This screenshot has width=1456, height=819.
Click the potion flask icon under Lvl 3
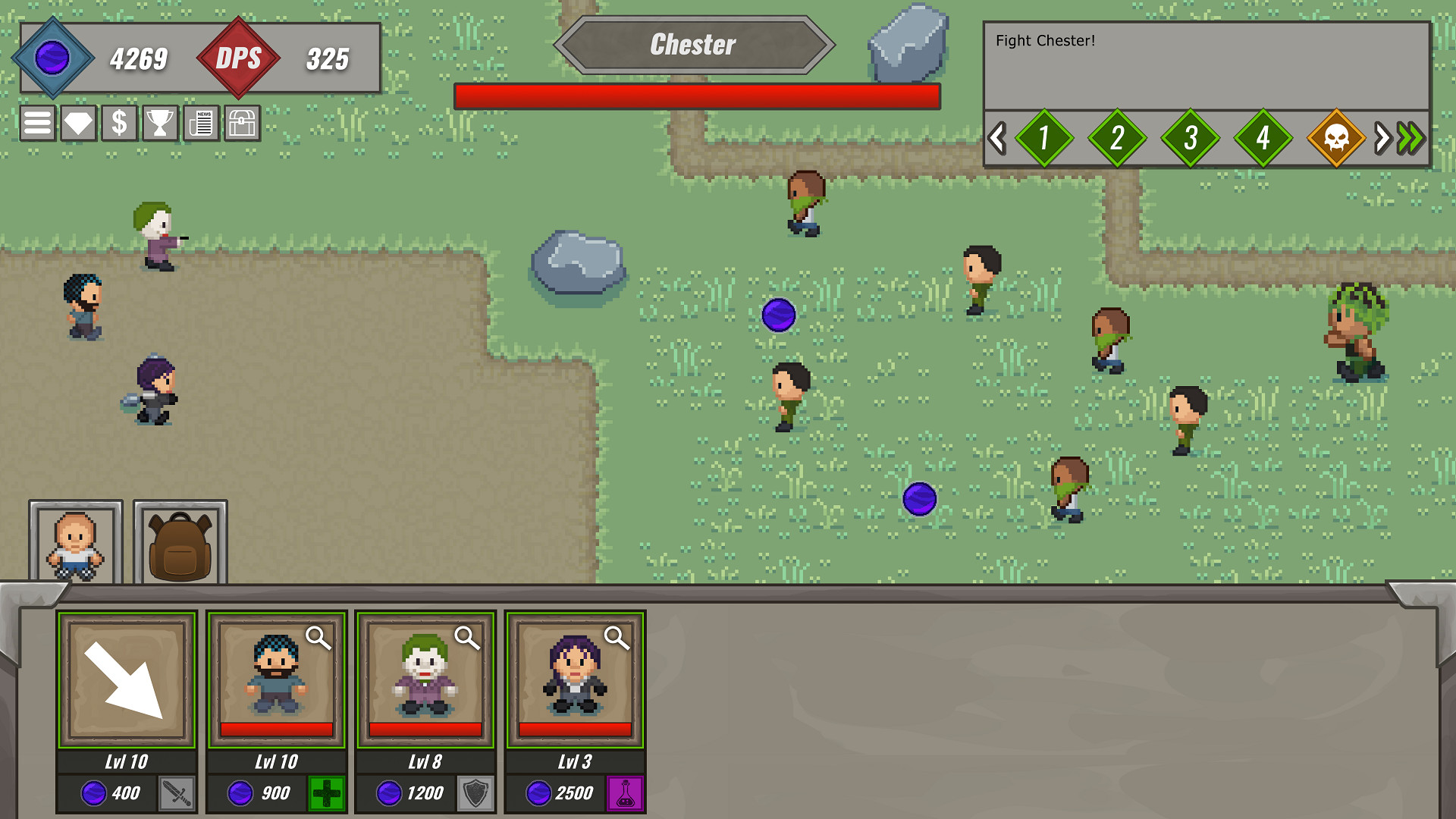coord(625,793)
